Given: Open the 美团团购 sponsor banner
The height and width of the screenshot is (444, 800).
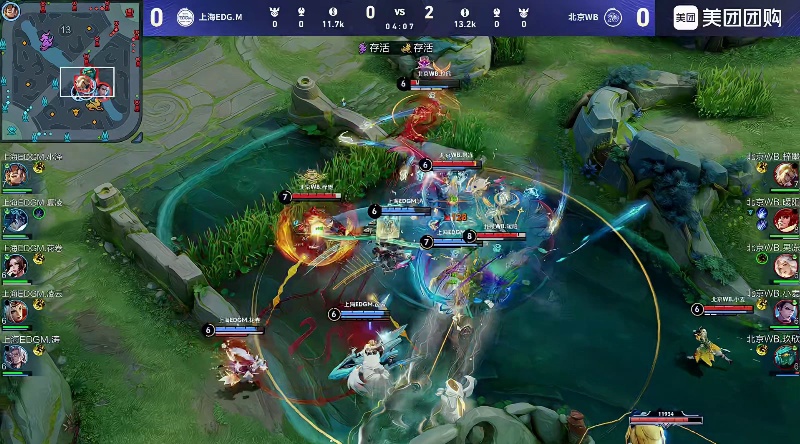Looking at the screenshot, I should point(728,18).
